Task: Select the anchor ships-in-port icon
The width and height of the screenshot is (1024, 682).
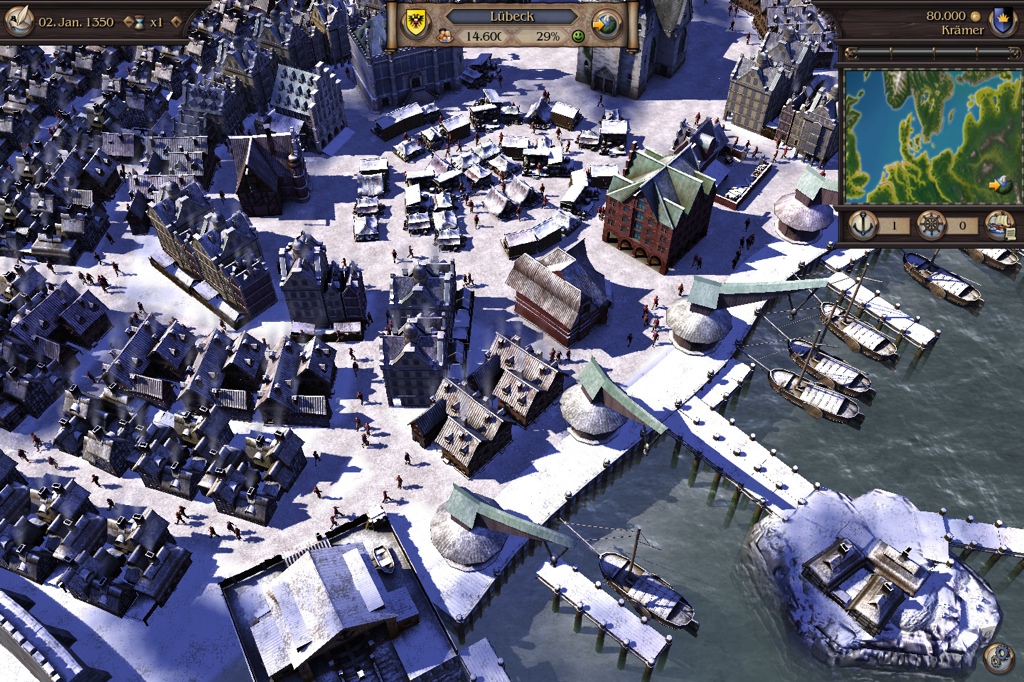Action: click(863, 224)
